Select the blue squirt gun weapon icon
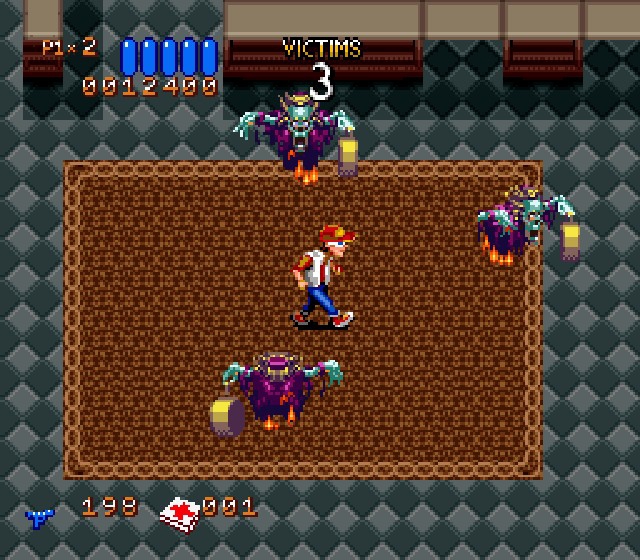 pos(40,516)
